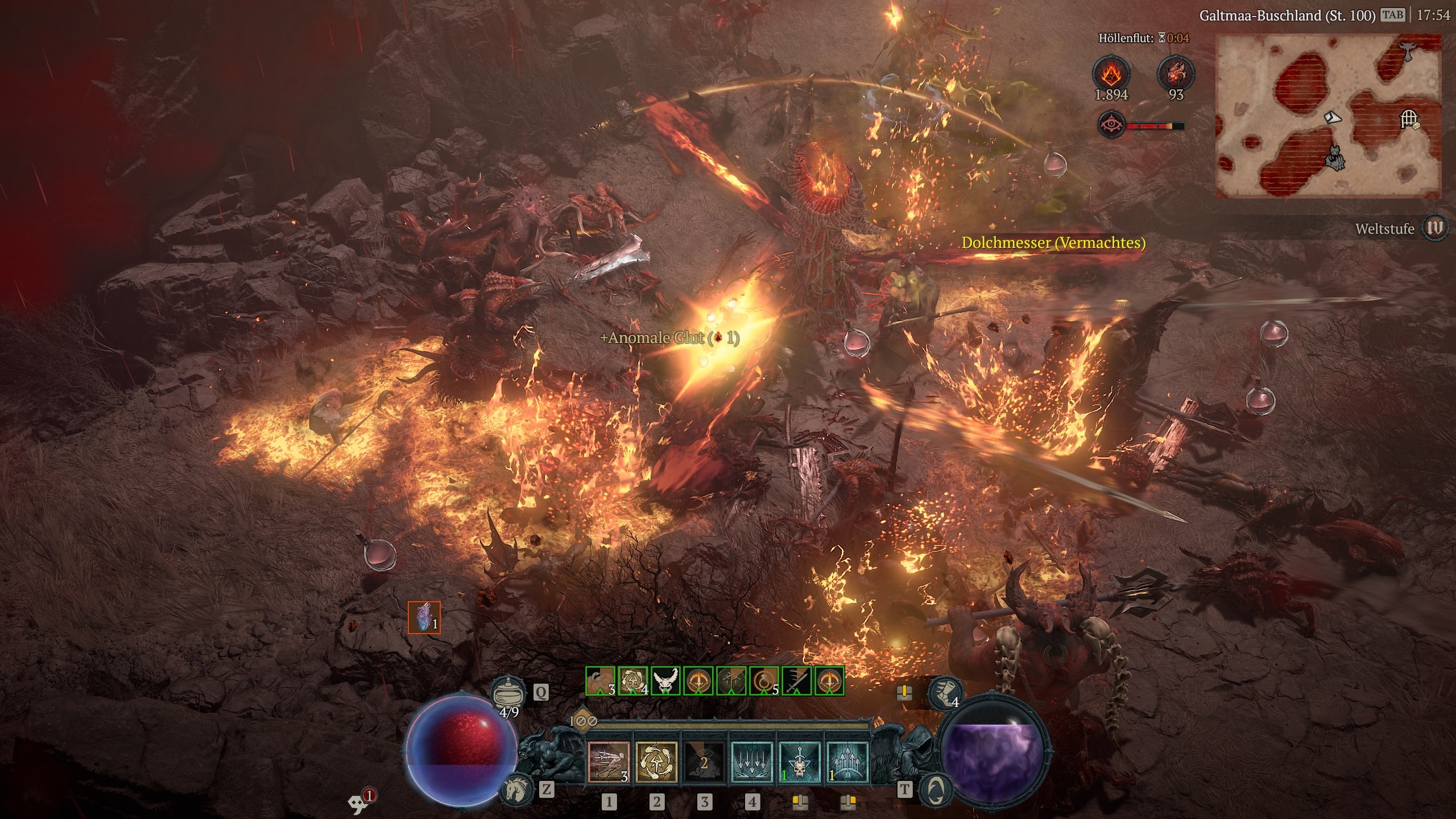Activate the dashing figure skill in slot 1

609,762
